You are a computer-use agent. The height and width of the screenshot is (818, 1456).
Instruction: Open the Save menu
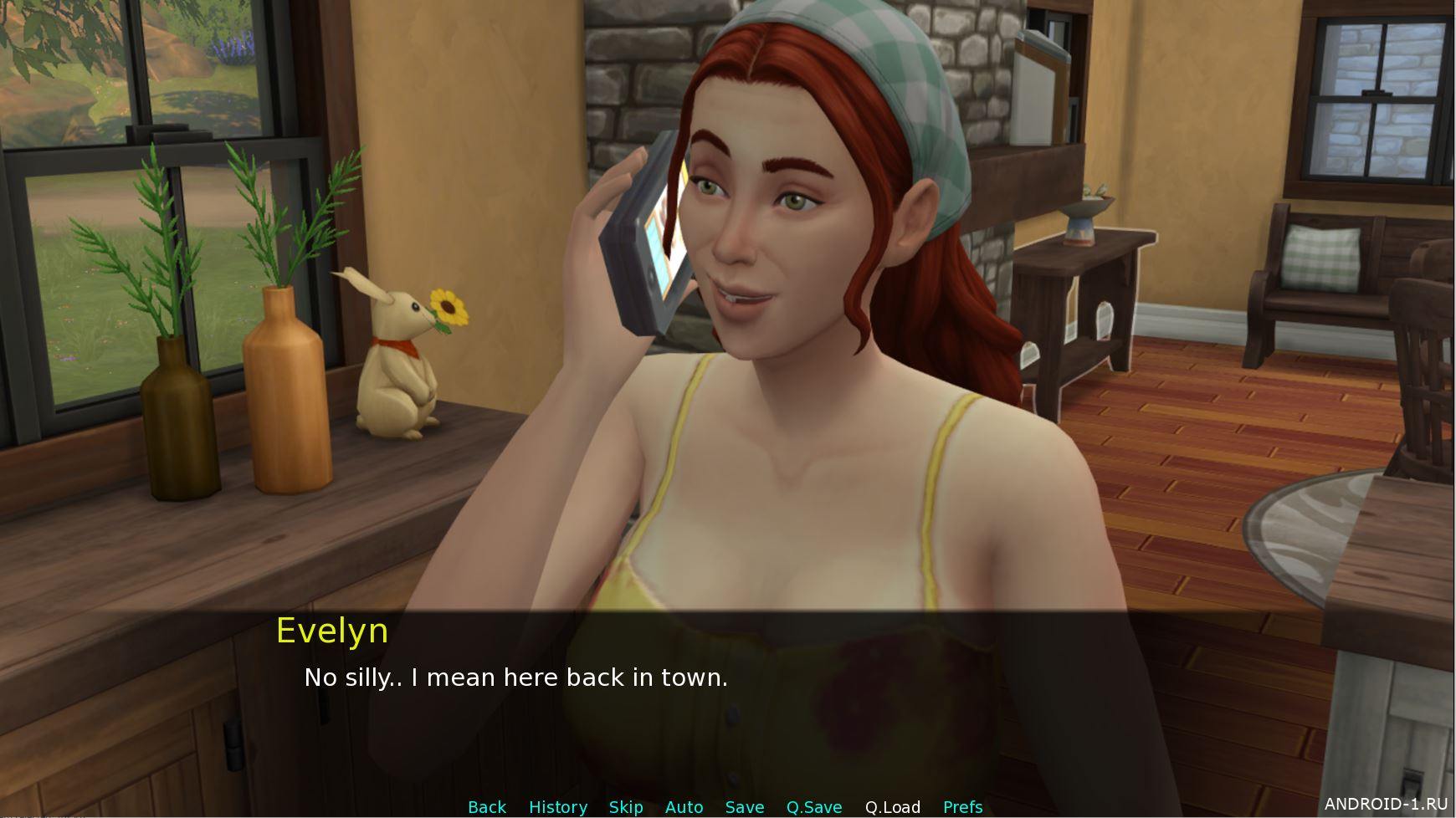click(744, 807)
